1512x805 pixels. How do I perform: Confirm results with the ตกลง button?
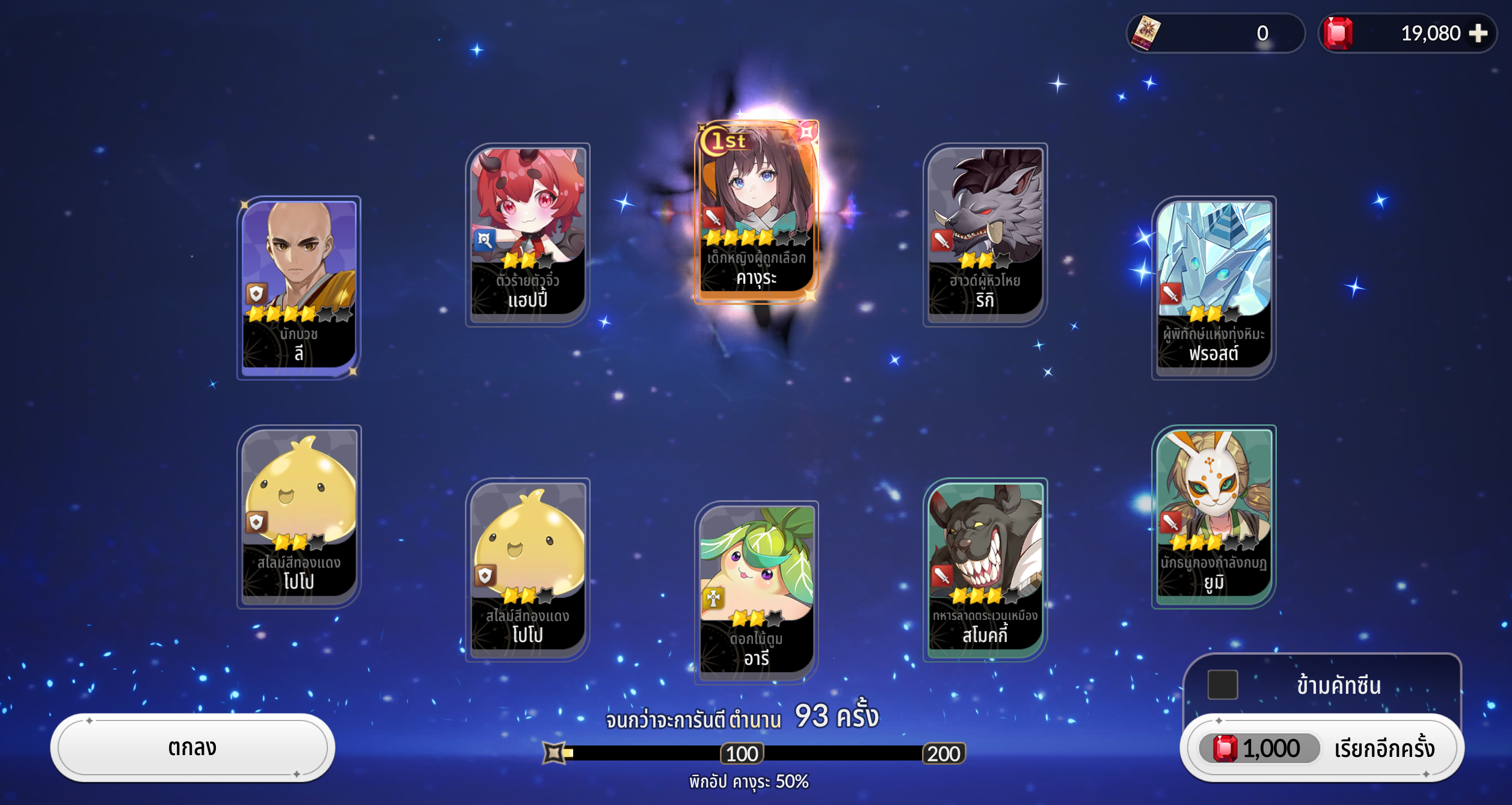tap(192, 747)
